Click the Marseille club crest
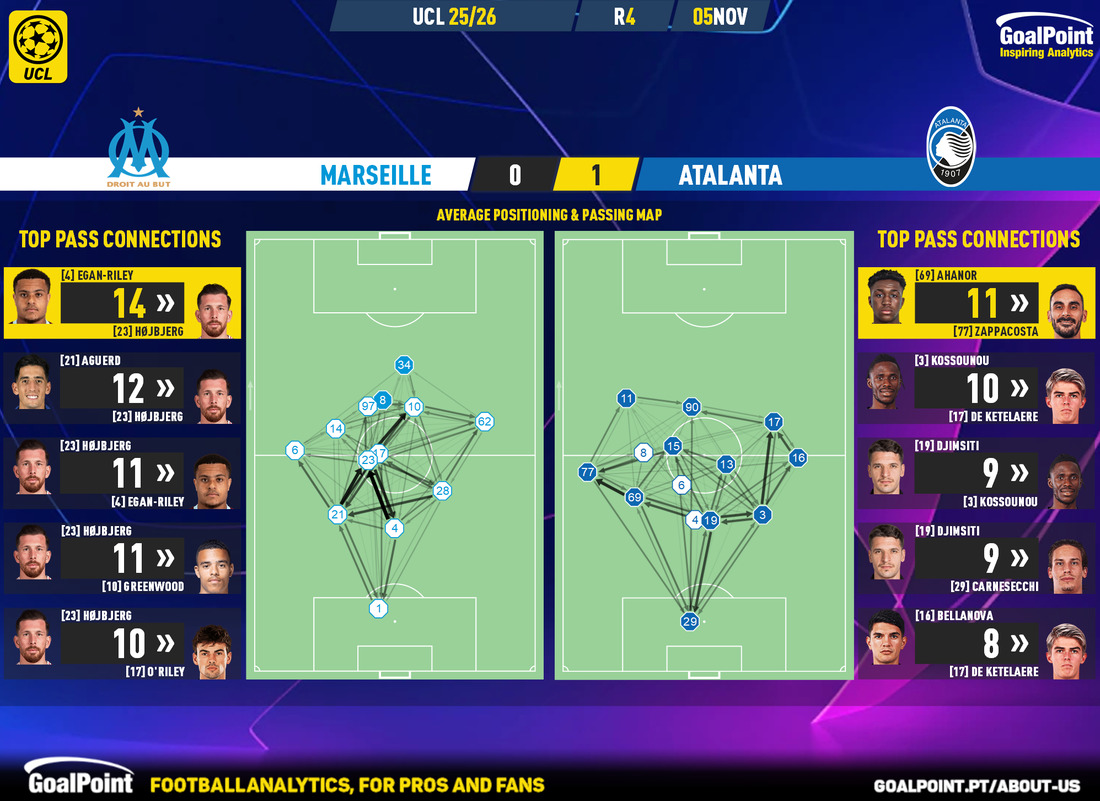The width and height of the screenshot is (1100, 801). click(x=139, y=149)
